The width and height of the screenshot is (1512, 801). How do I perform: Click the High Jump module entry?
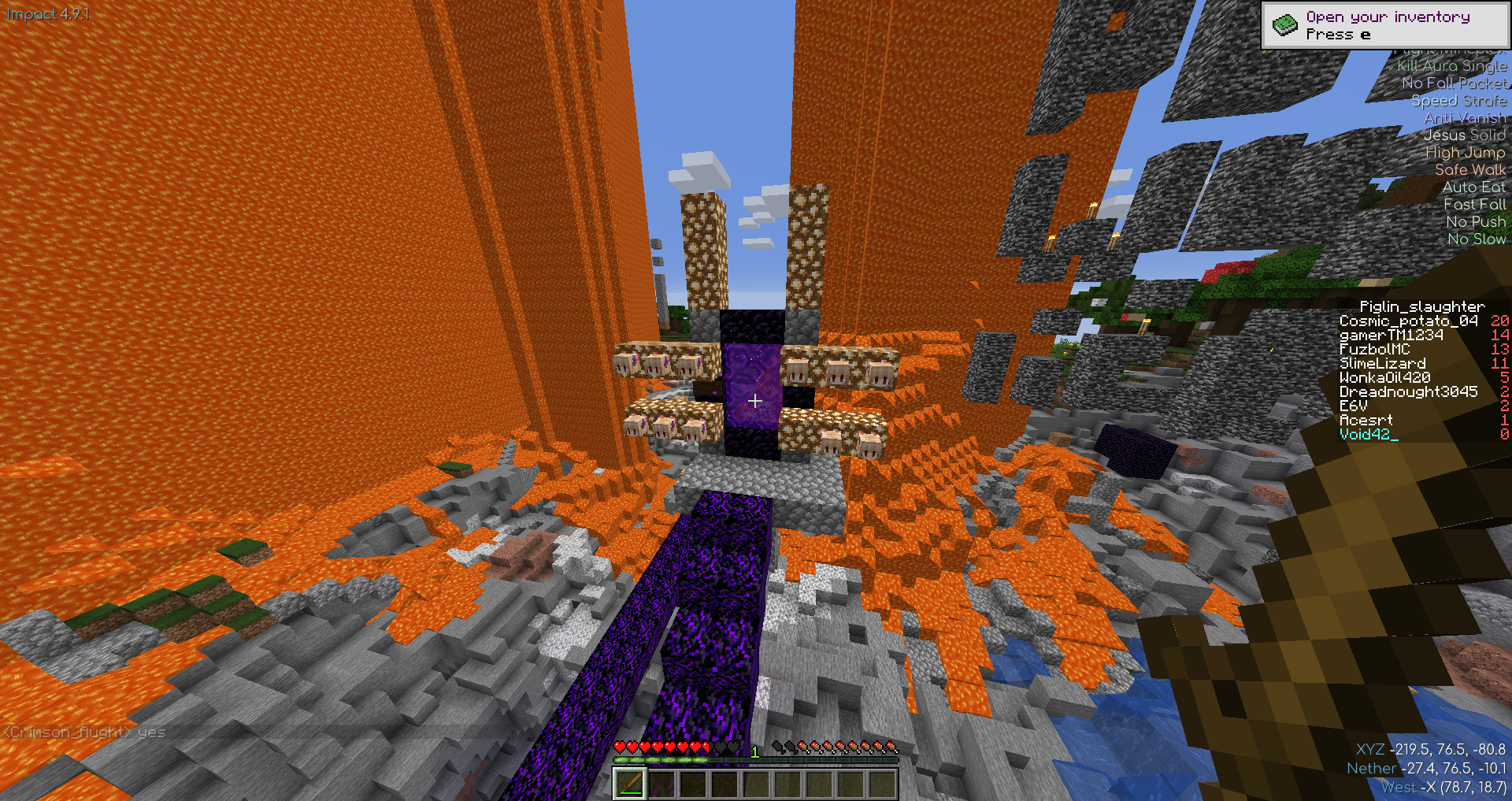point(1465,153)
